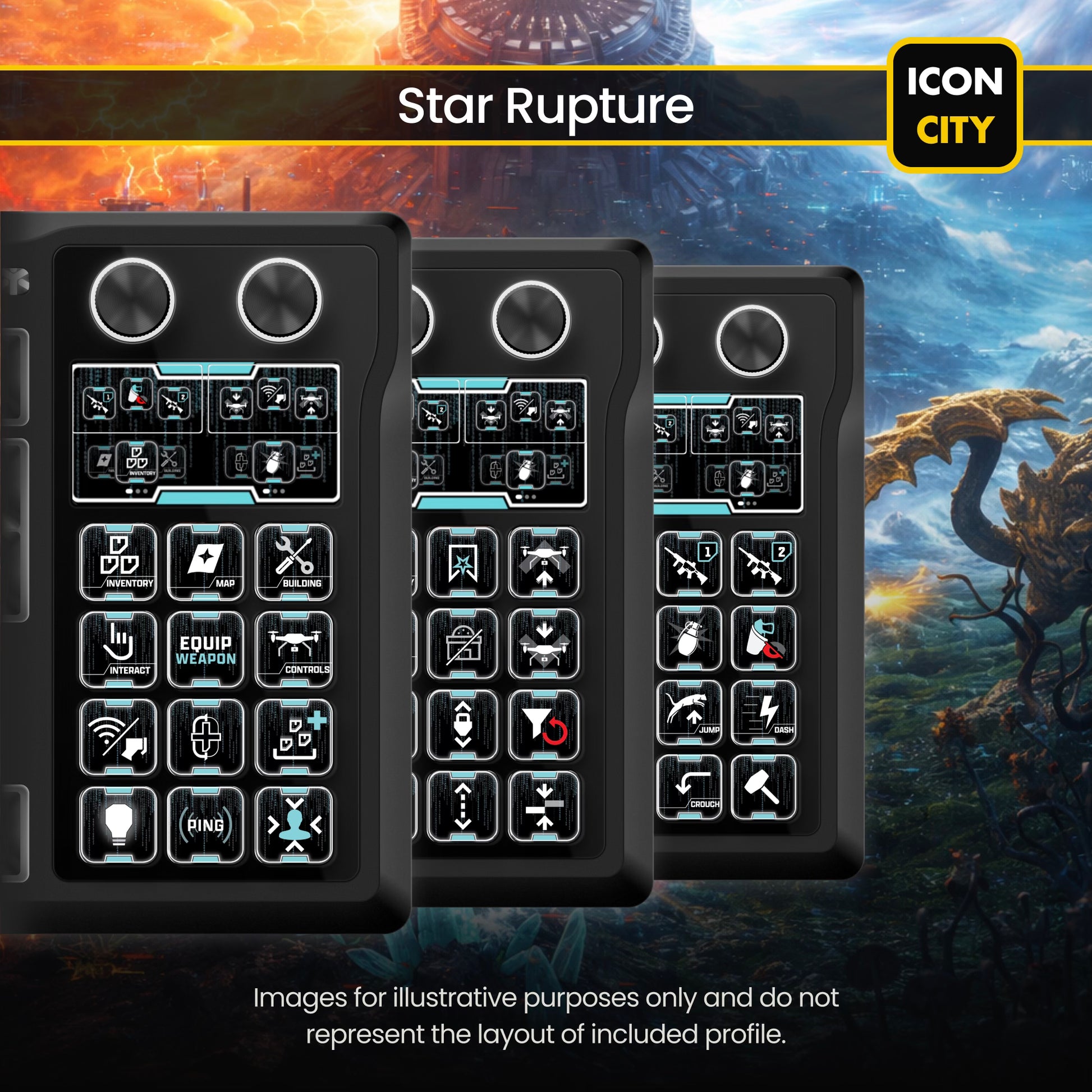Toggle the light bulb flashlight key
1092x1092 pixels.
click(x=118, y=825)
